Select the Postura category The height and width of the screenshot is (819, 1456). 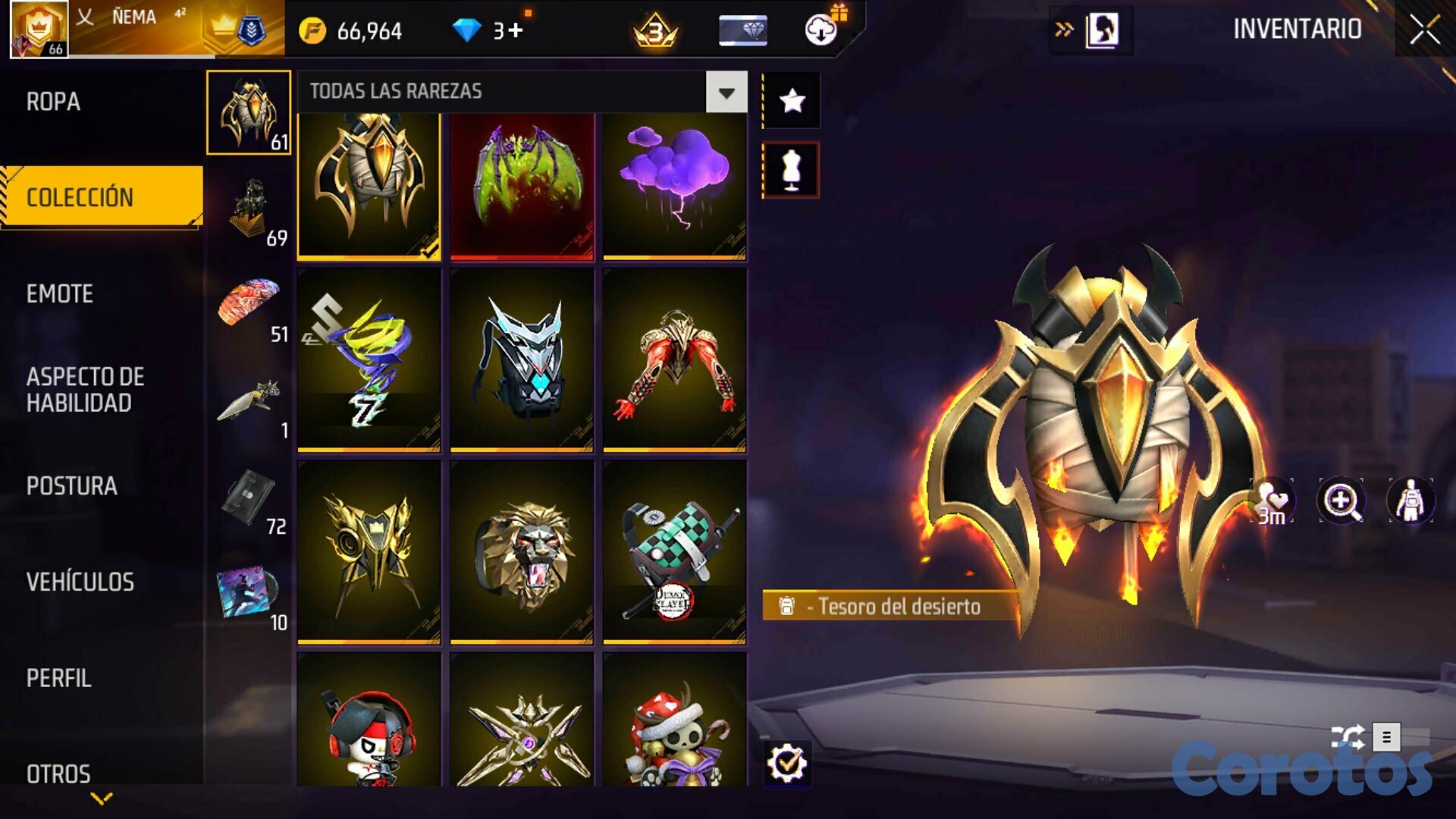[x=71, y=486]
